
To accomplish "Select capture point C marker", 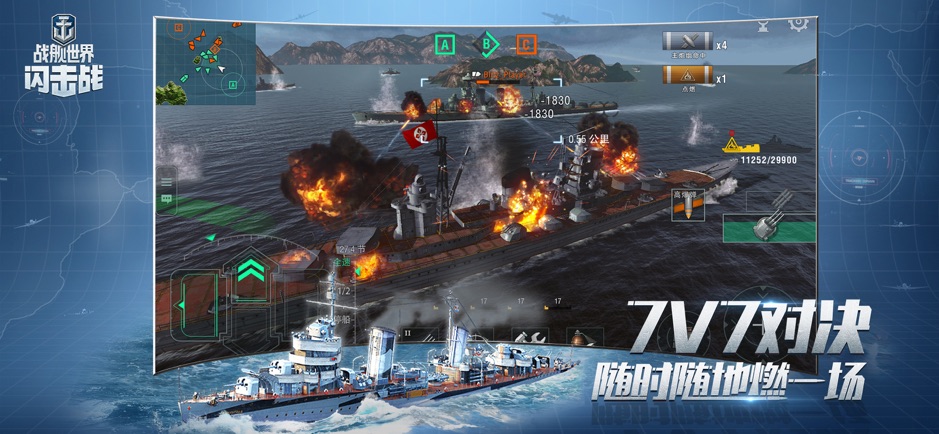I will [525, 44].
